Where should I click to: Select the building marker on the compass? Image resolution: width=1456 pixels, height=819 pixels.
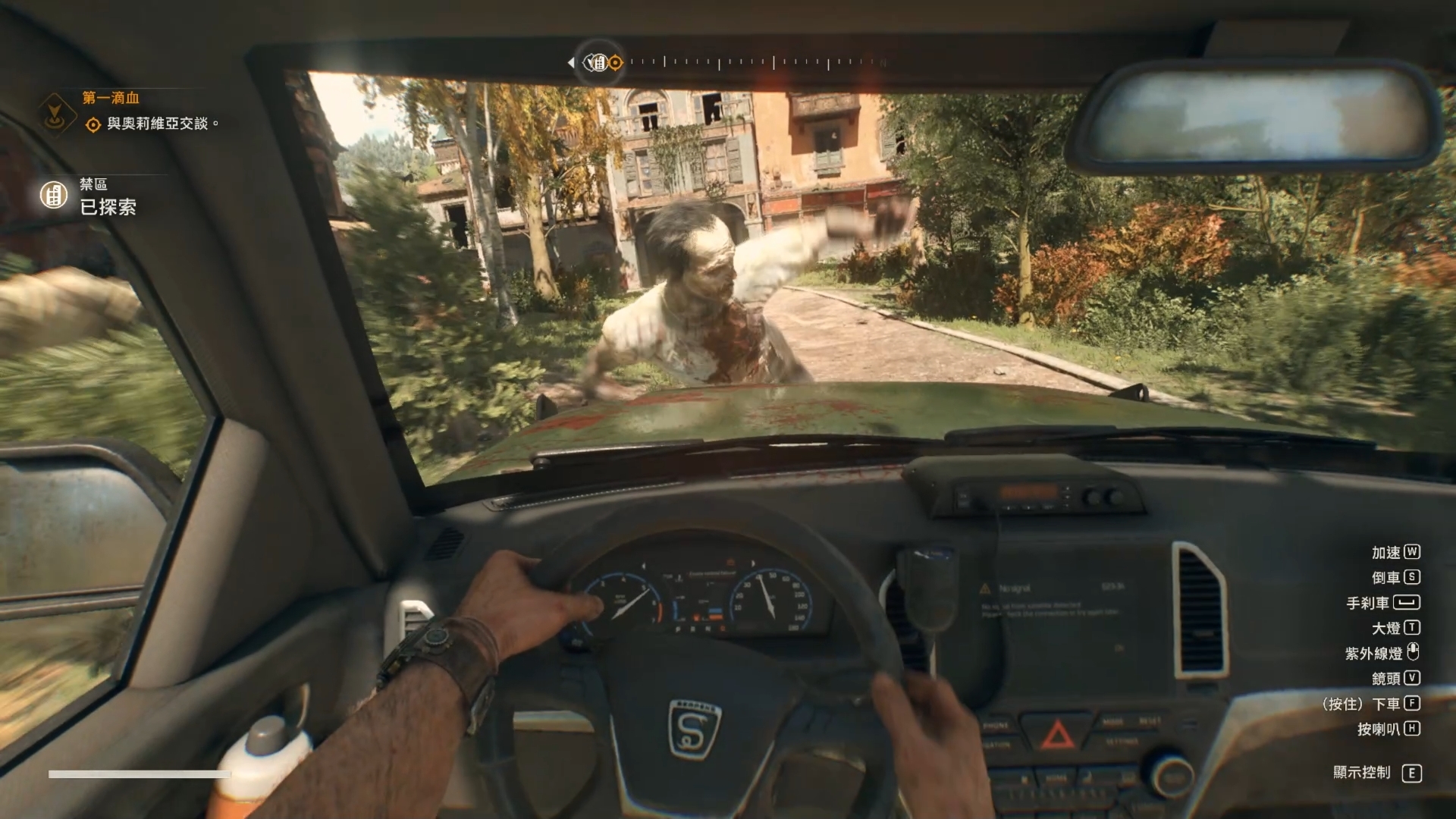tap(598, 62)
